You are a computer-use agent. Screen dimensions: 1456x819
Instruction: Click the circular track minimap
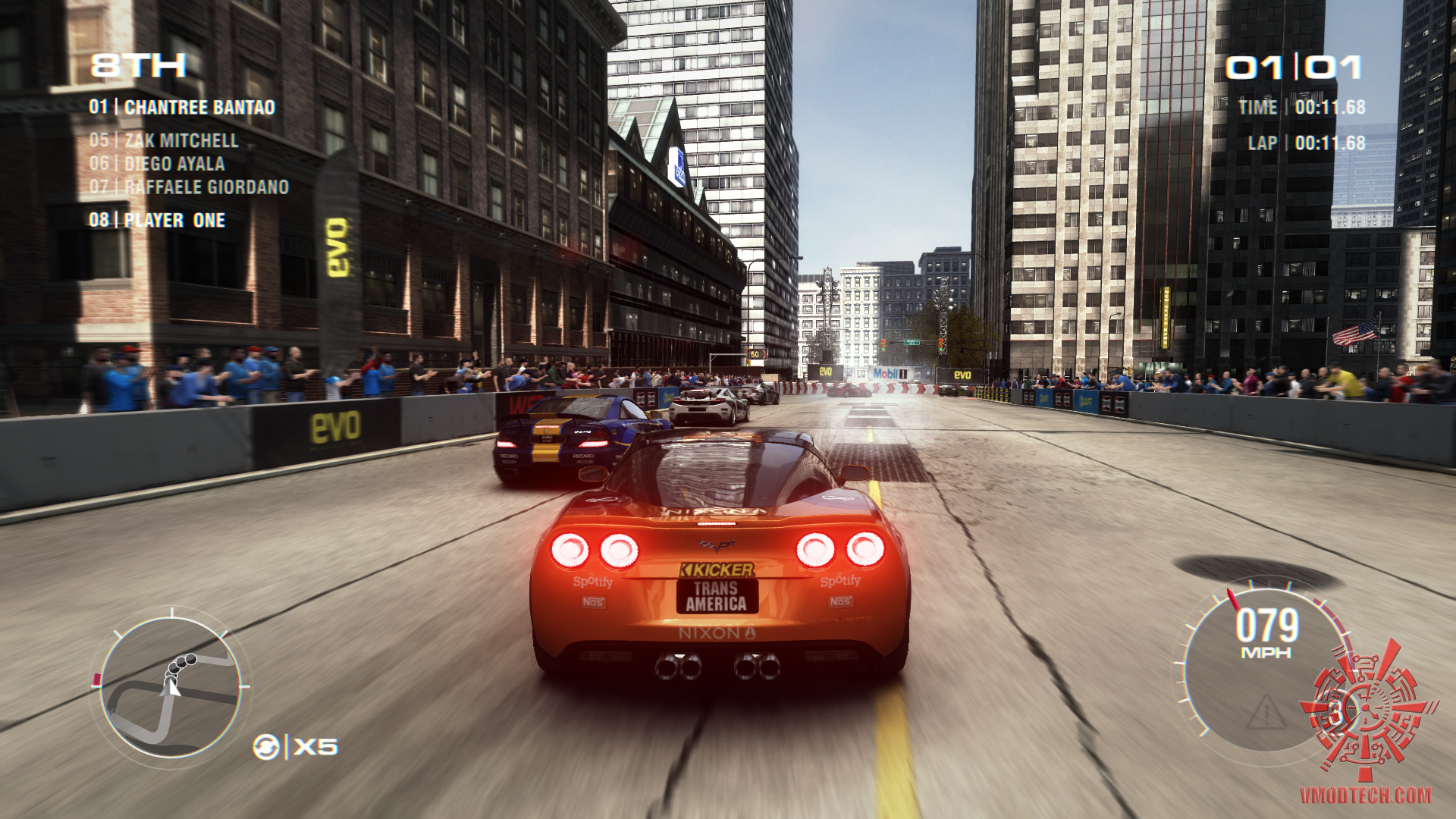(x=171, y=687)
